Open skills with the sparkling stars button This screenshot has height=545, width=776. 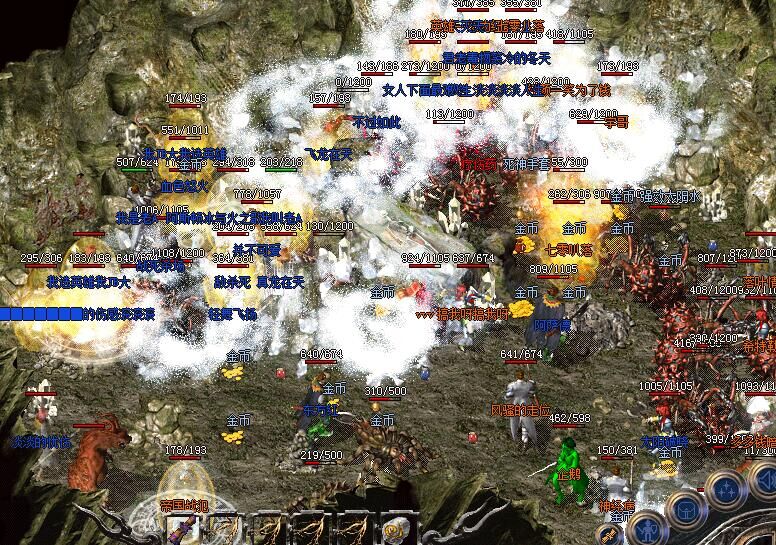(725, 490)
